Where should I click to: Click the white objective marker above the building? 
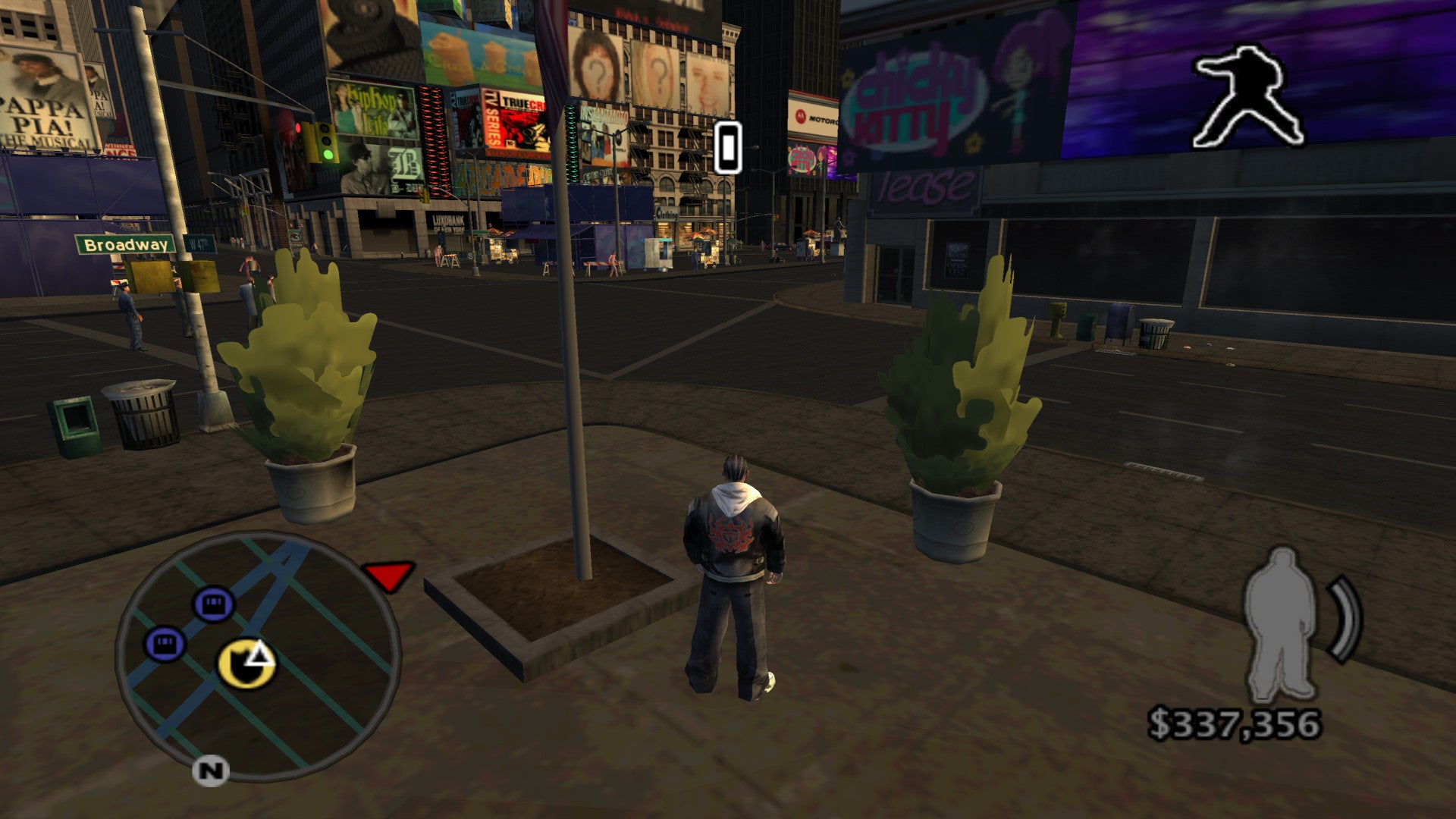727,149
